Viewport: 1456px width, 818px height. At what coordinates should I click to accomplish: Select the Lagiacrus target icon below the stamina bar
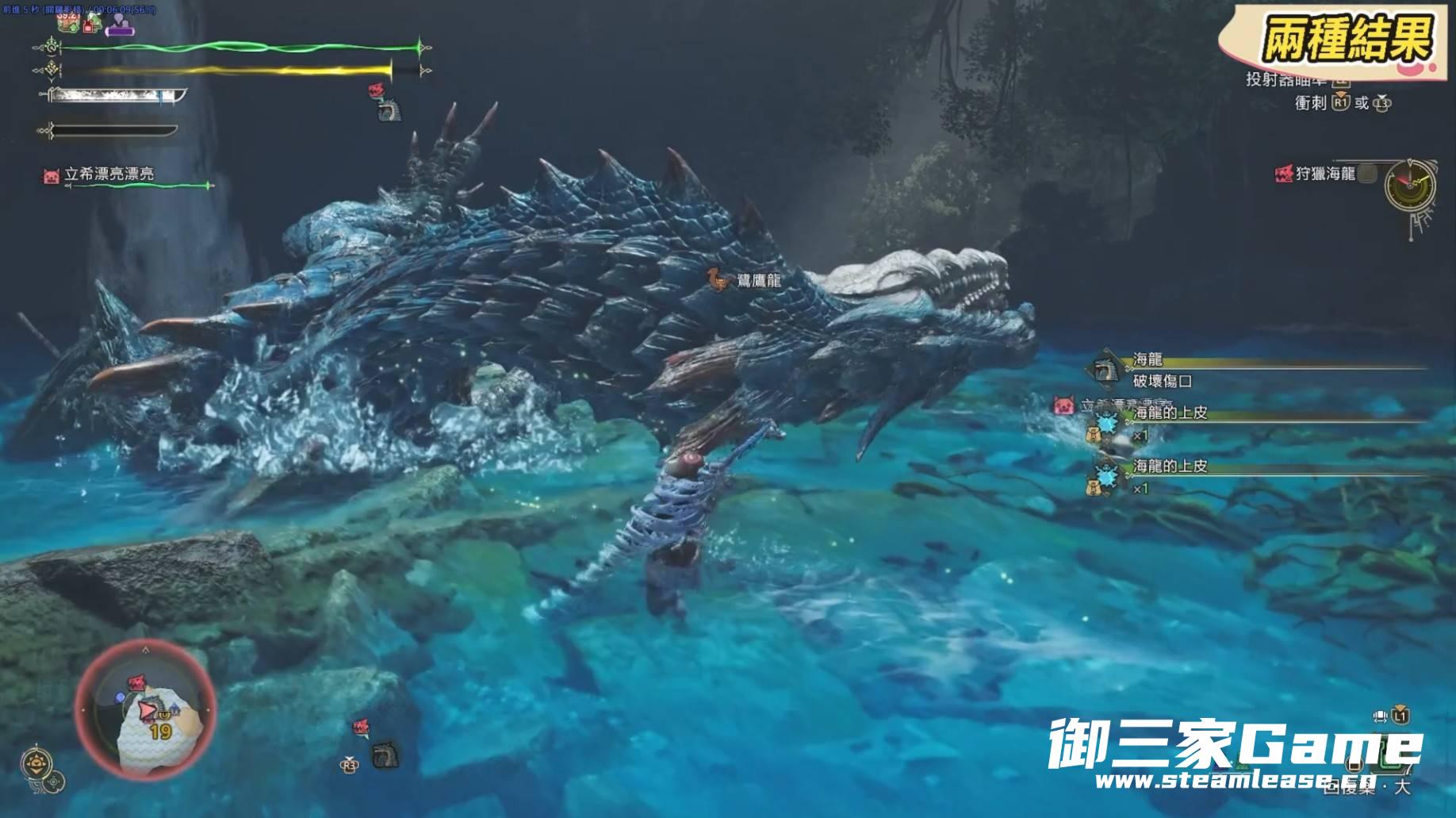(389, 109)
